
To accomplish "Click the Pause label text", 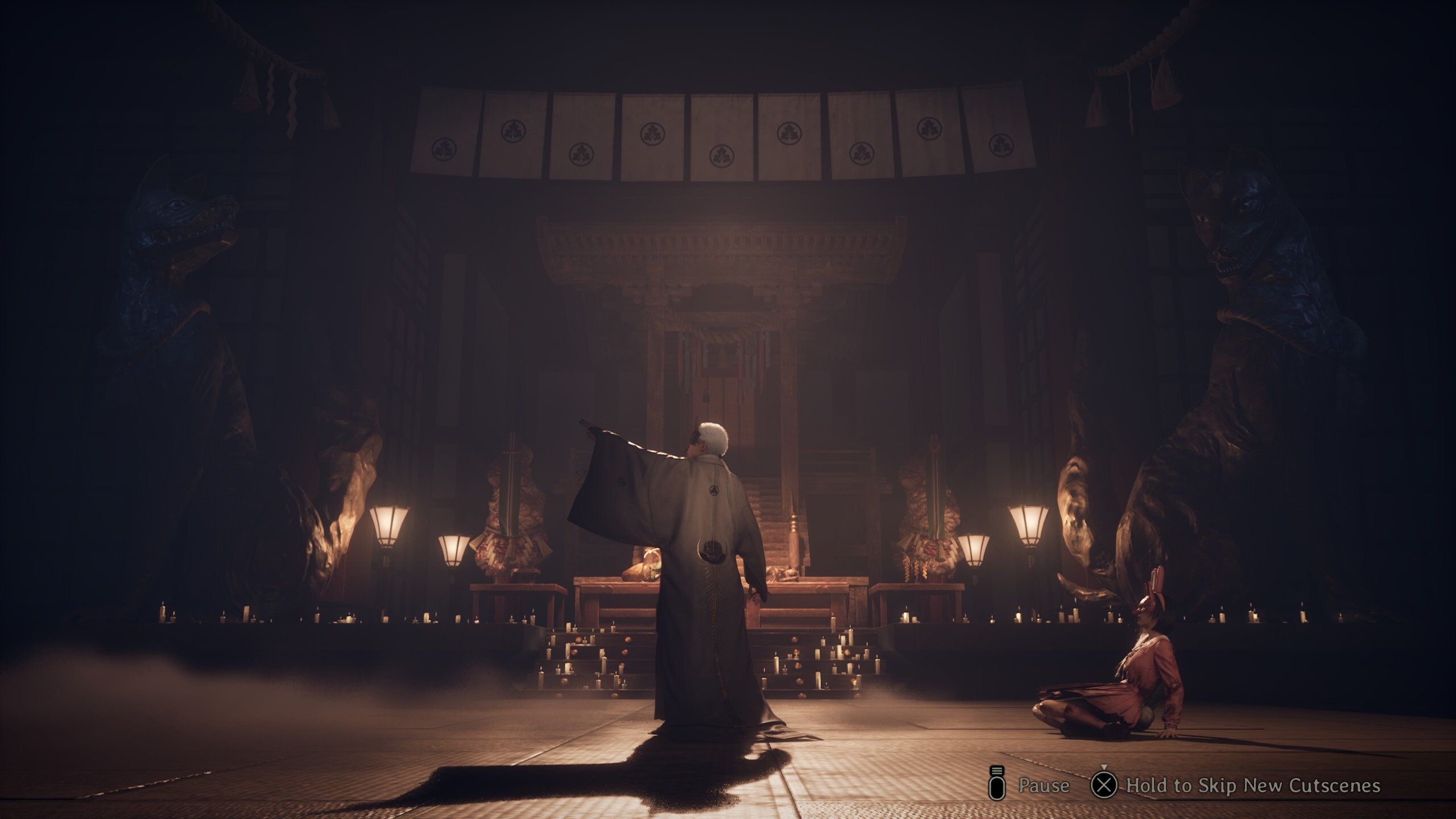I will (1044, 786).
